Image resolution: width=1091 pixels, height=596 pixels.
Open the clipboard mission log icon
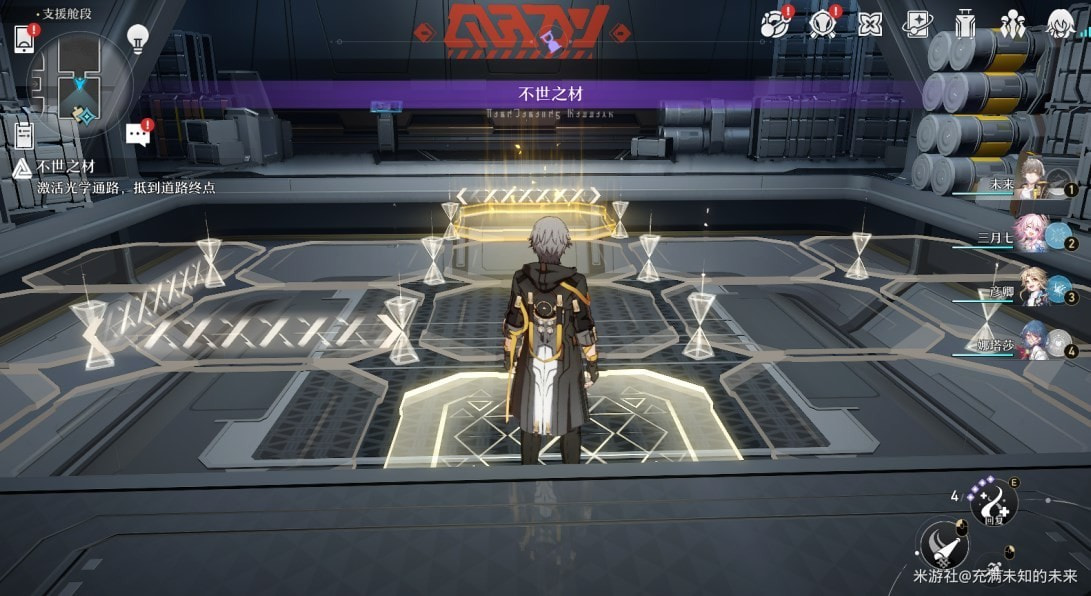[25, 134]
